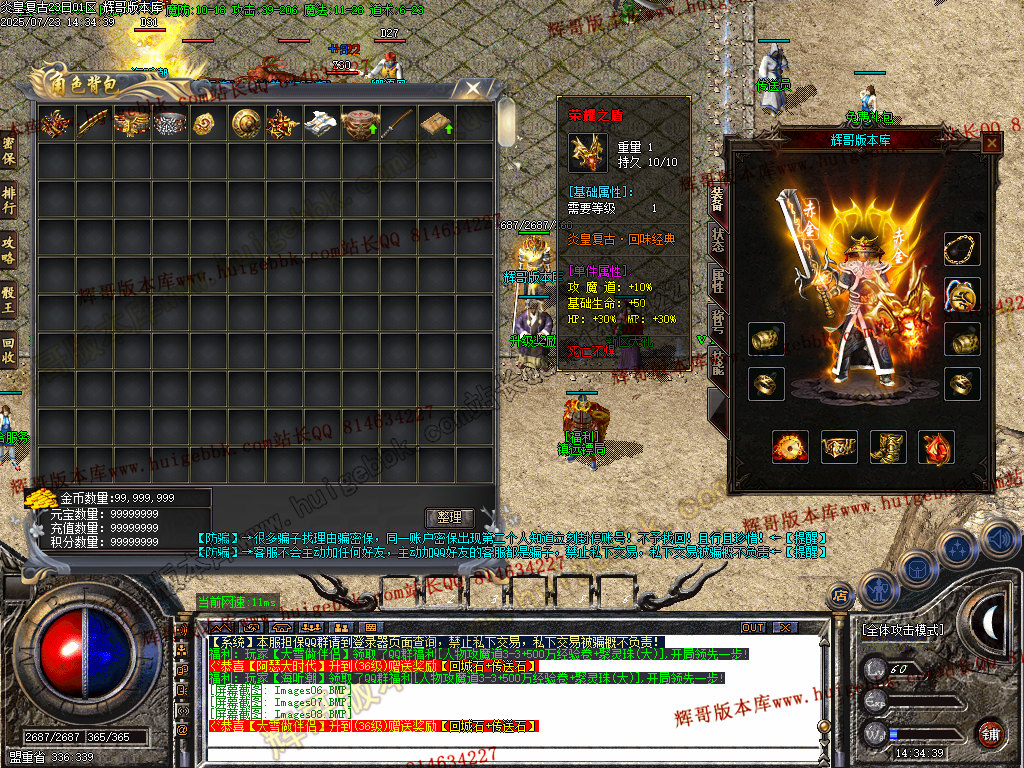This screenshot has height=768, width=1024.
Task: Switch to the 状态 status tab
Action: pyautogui.click(x=716, y=240)
